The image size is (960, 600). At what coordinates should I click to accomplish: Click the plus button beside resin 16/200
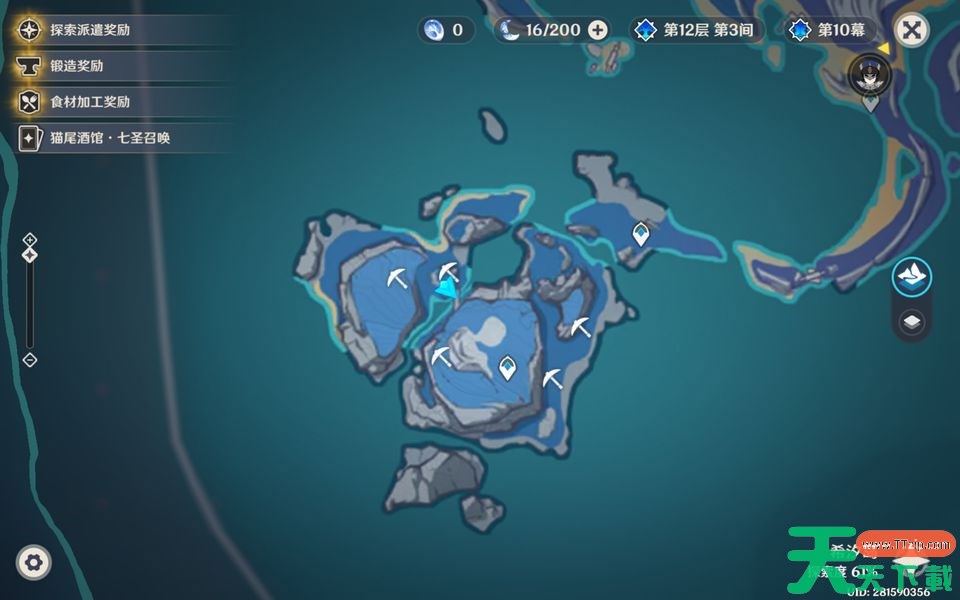[x=598, y=30]
